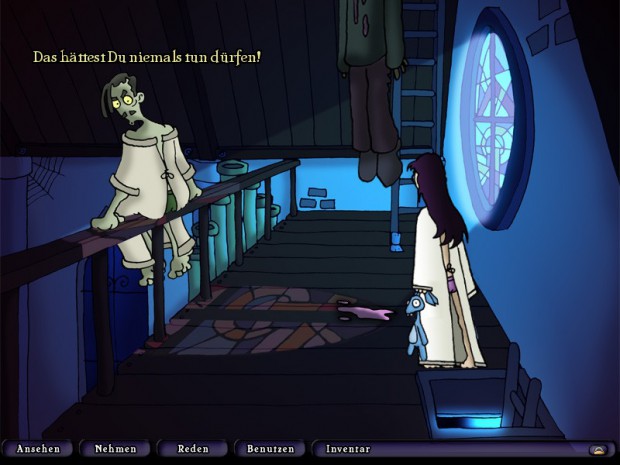
Task: Click the small icon at the inventory bar's end
Action: tap(598, 450)
